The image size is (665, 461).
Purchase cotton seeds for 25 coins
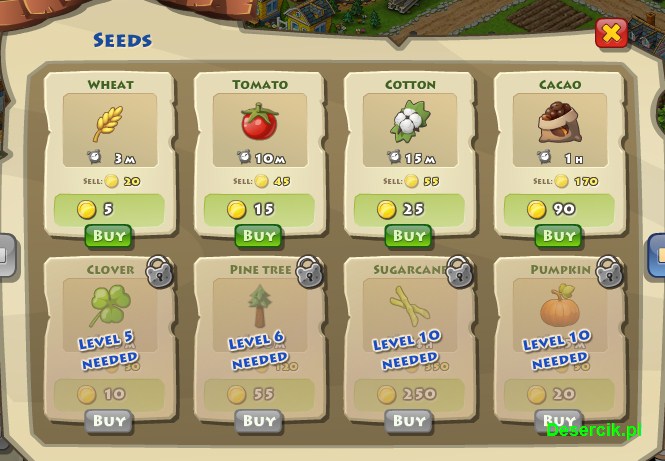coord(409,236)
